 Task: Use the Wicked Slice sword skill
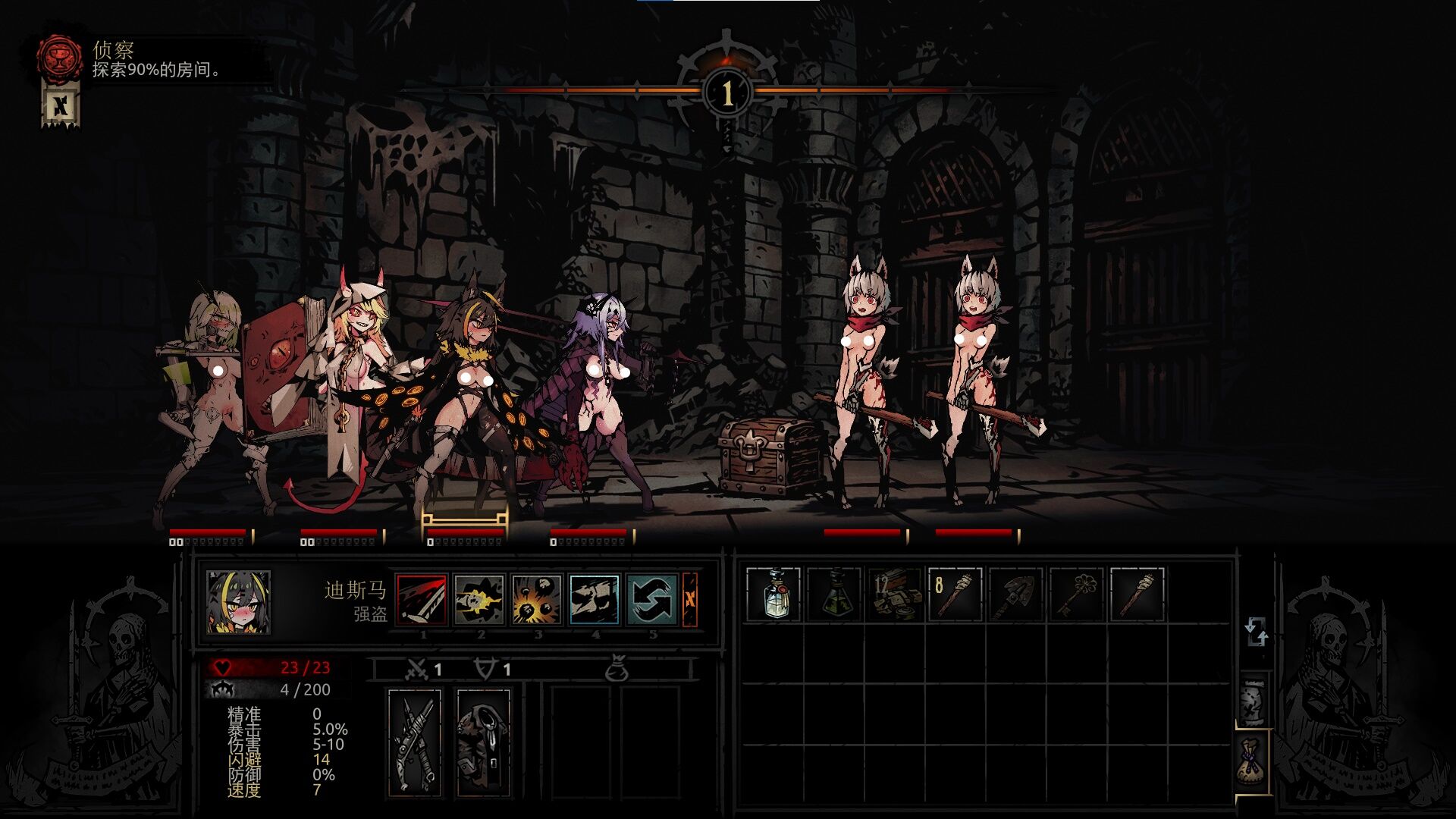(422, 600)
